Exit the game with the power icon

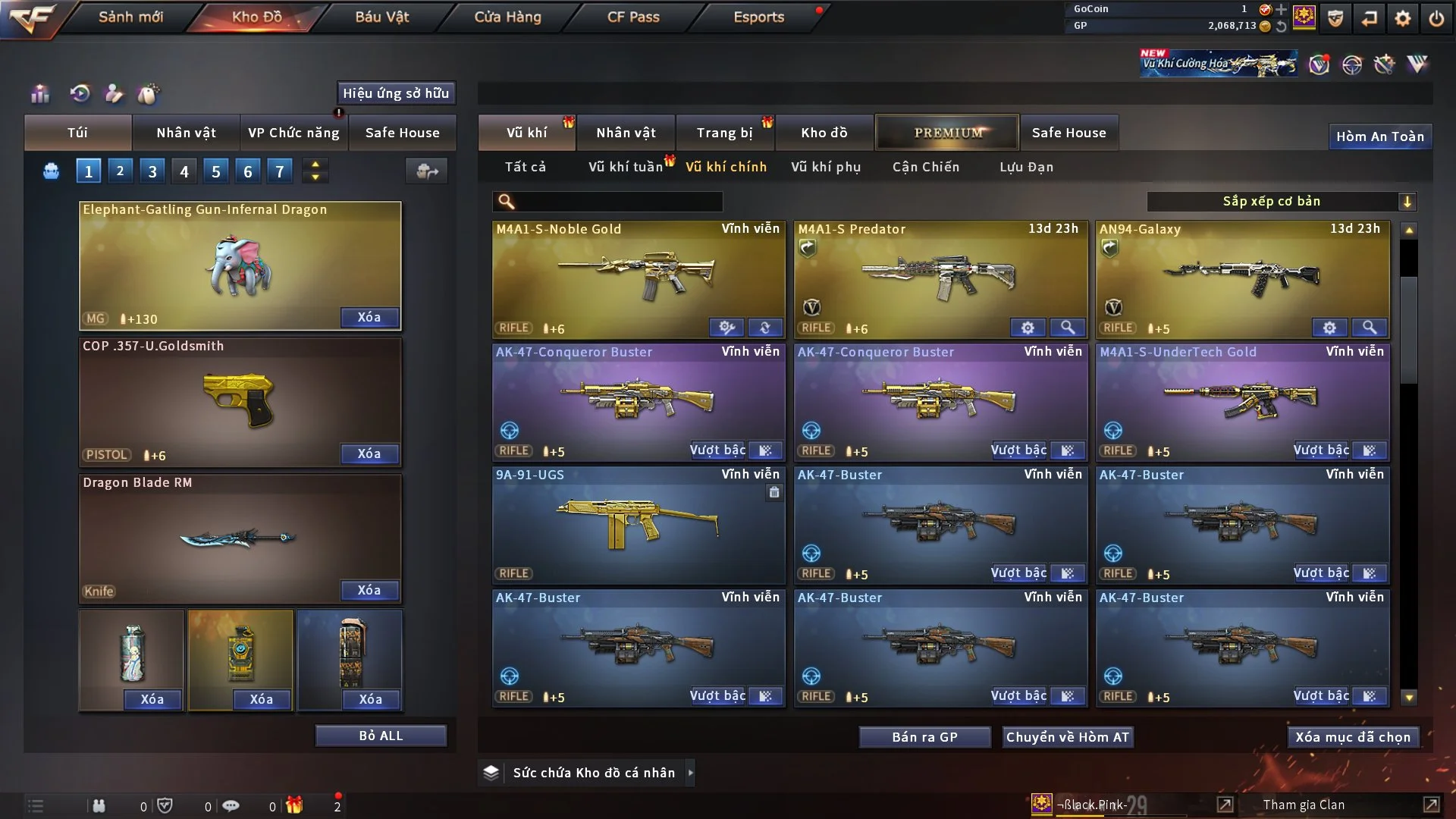click(x=1436, y=18)
